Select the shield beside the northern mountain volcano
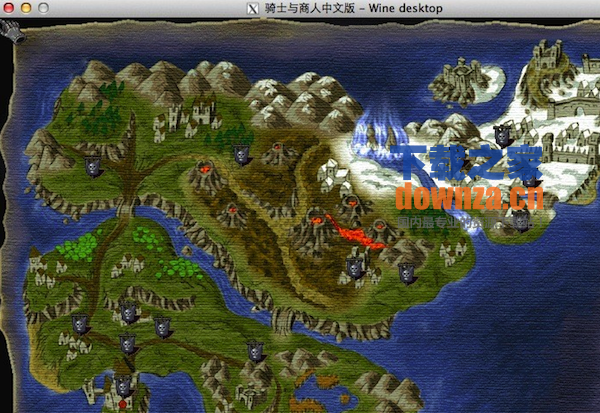Screen dimensions: 600x413 point(240,154)
